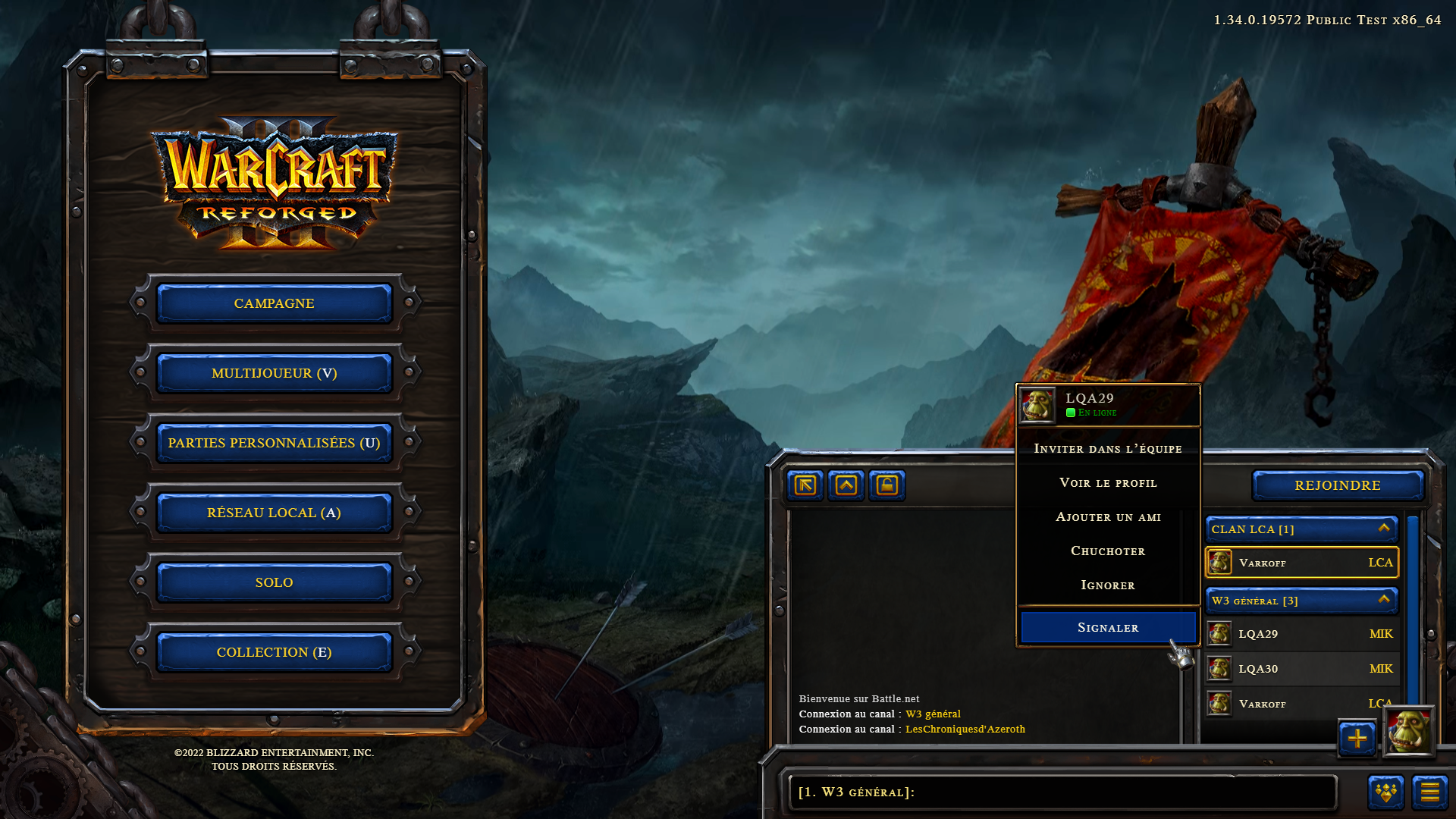Select Ajouter un ami
Screen dimensions: 1456x819
[1107, 517]
